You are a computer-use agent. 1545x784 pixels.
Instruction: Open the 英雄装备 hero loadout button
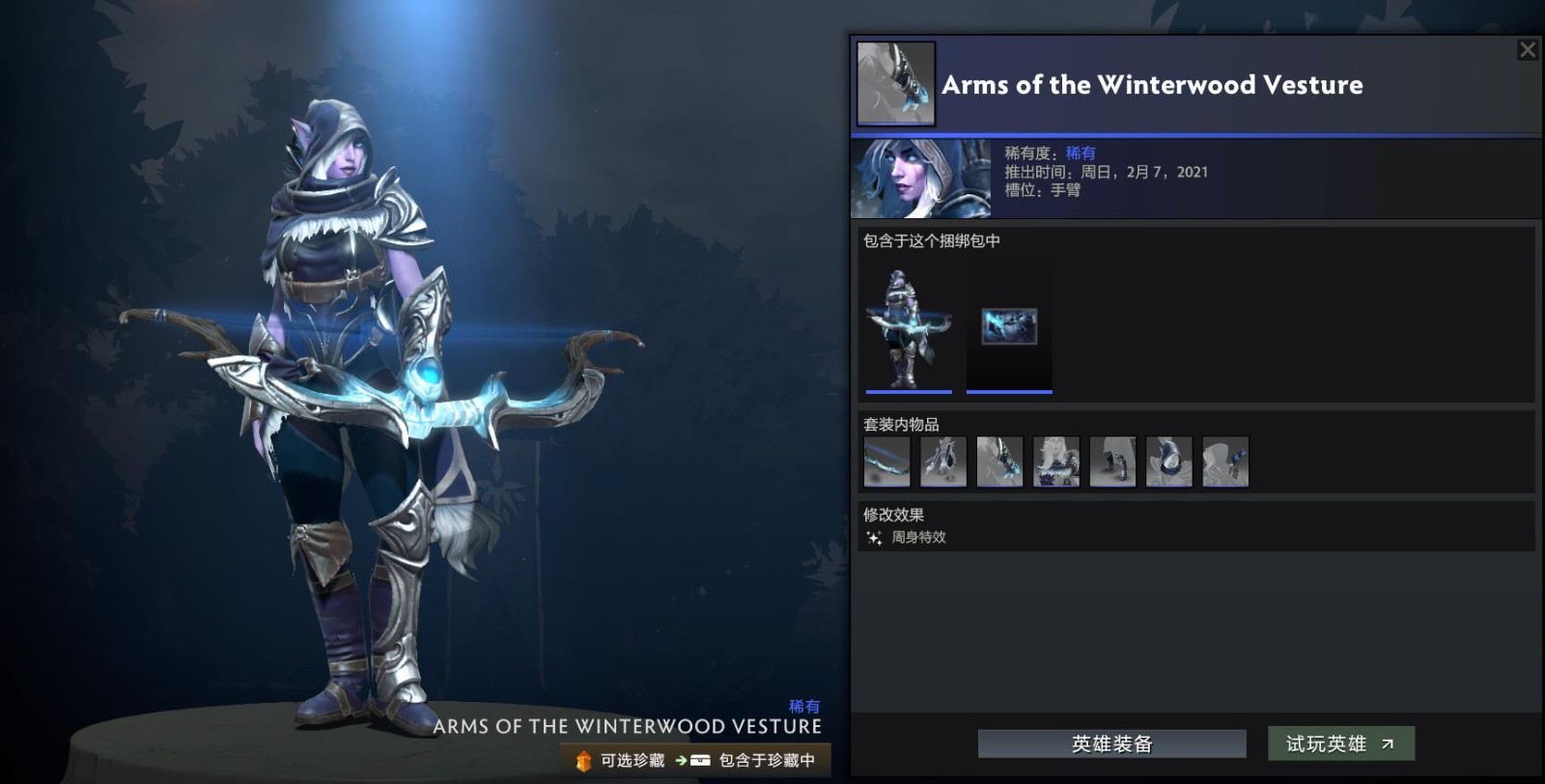click(x=1111, y=743)
